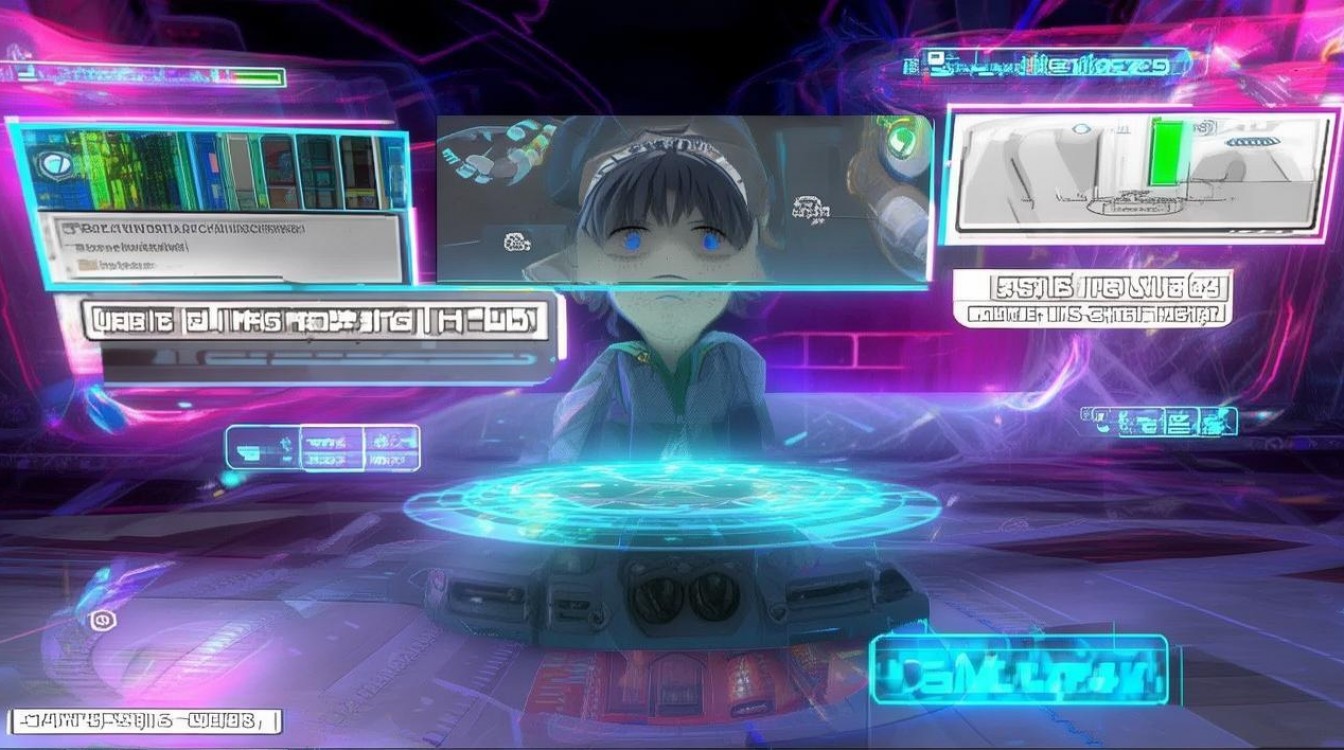Screen dimensions: 1344x750
Task: Open the character portrait video feed
Action: pos(684,200)
